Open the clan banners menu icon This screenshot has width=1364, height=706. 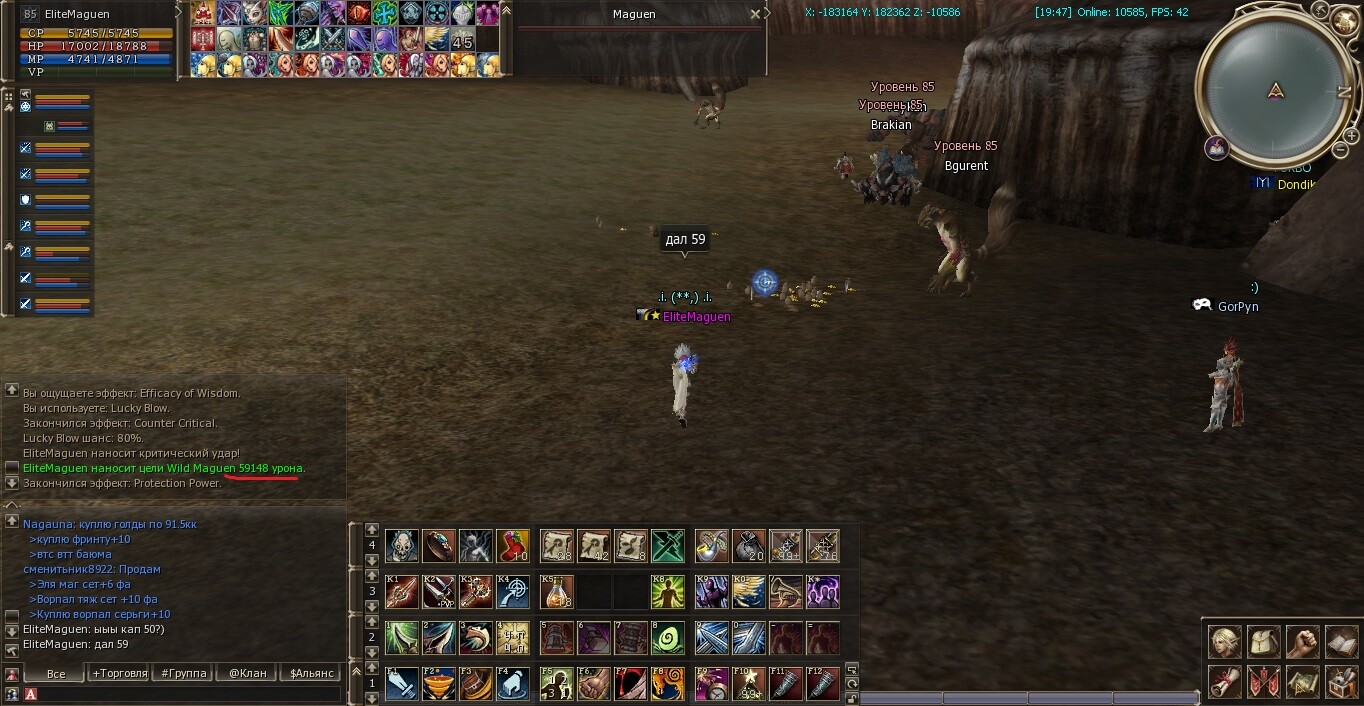click(1263, 682)
